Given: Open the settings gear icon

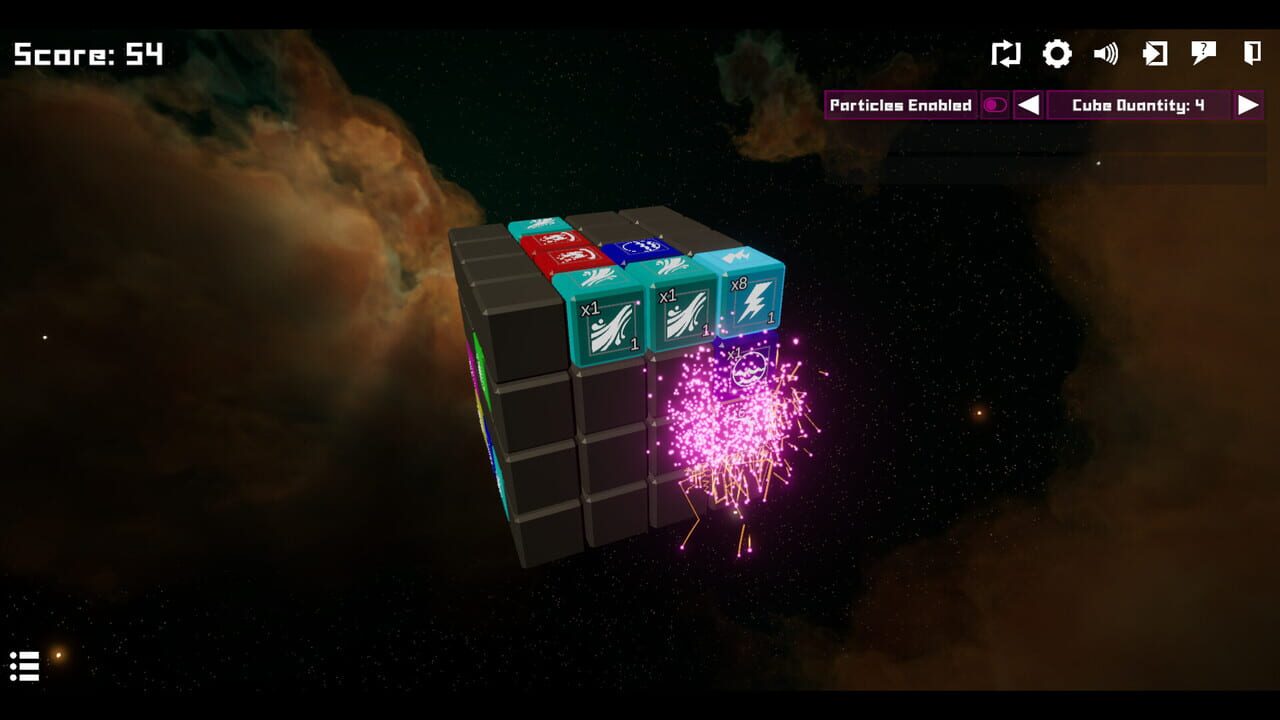Looking at the screenshot, I should pos(1056,53).
